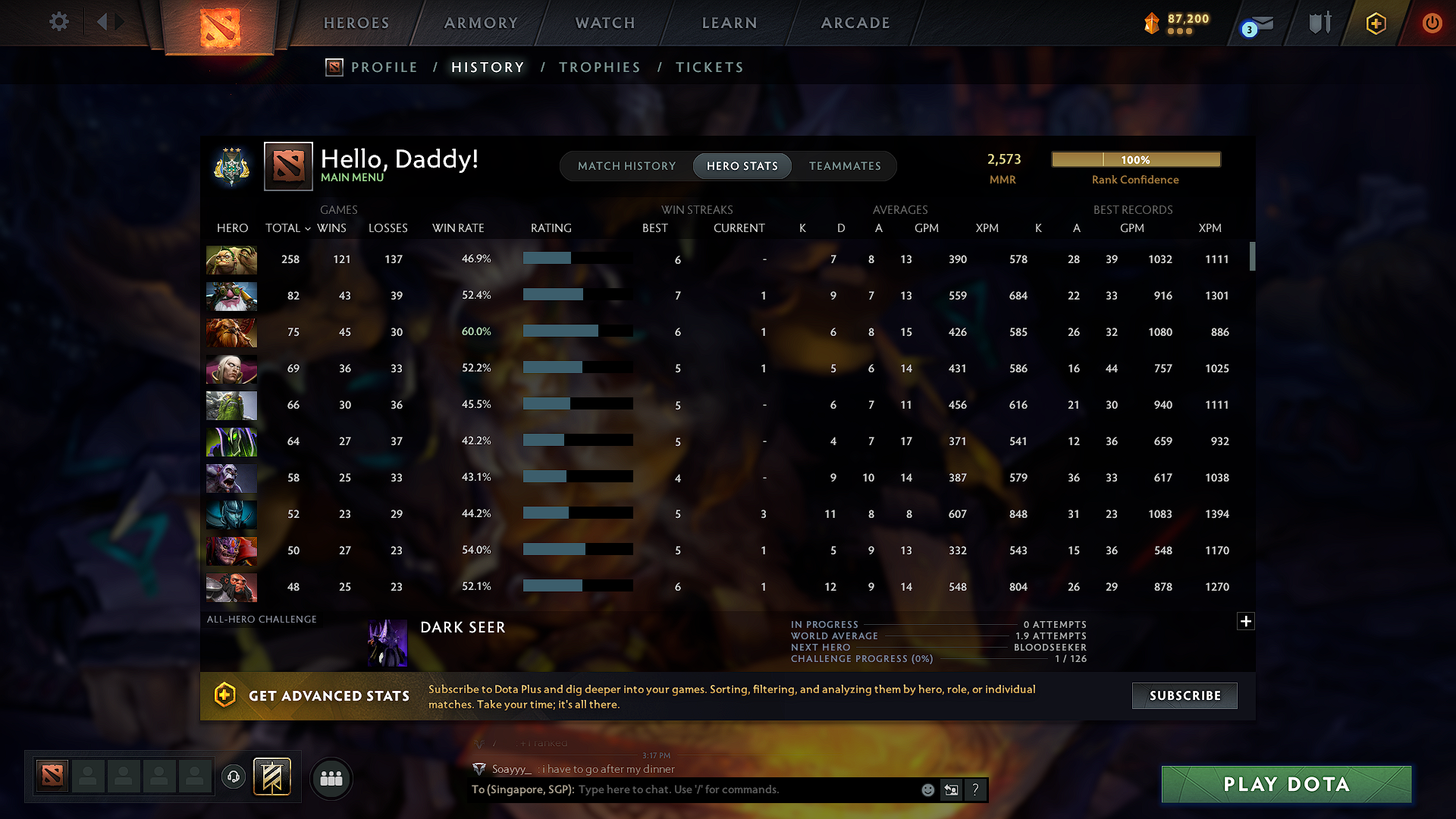Viewport: 1456px width, 819px height.
Task: Switch to the Match History tab
Action: [x=626, y=165]
